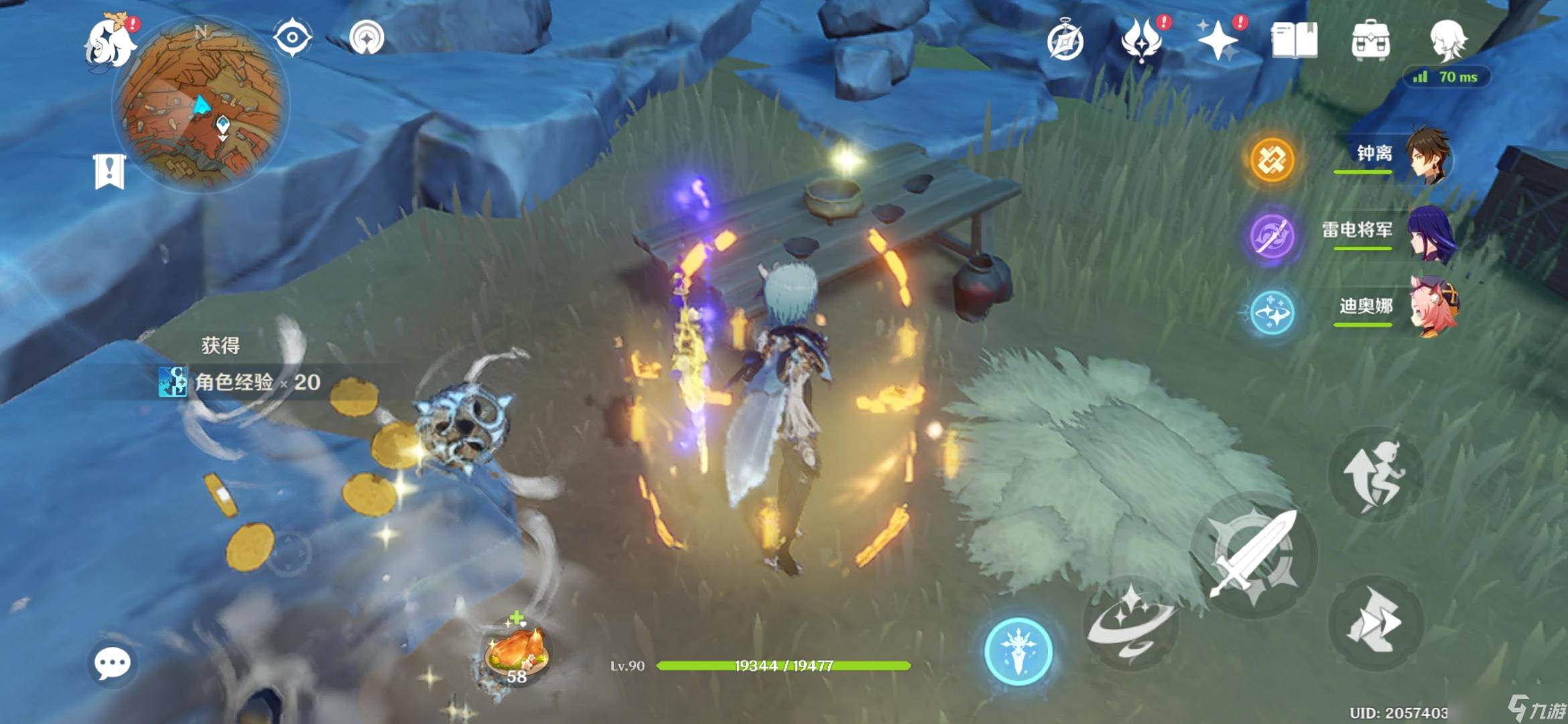Open the chat speech bubble
The height and width of the screenshot is (724, 1568).
112,664
